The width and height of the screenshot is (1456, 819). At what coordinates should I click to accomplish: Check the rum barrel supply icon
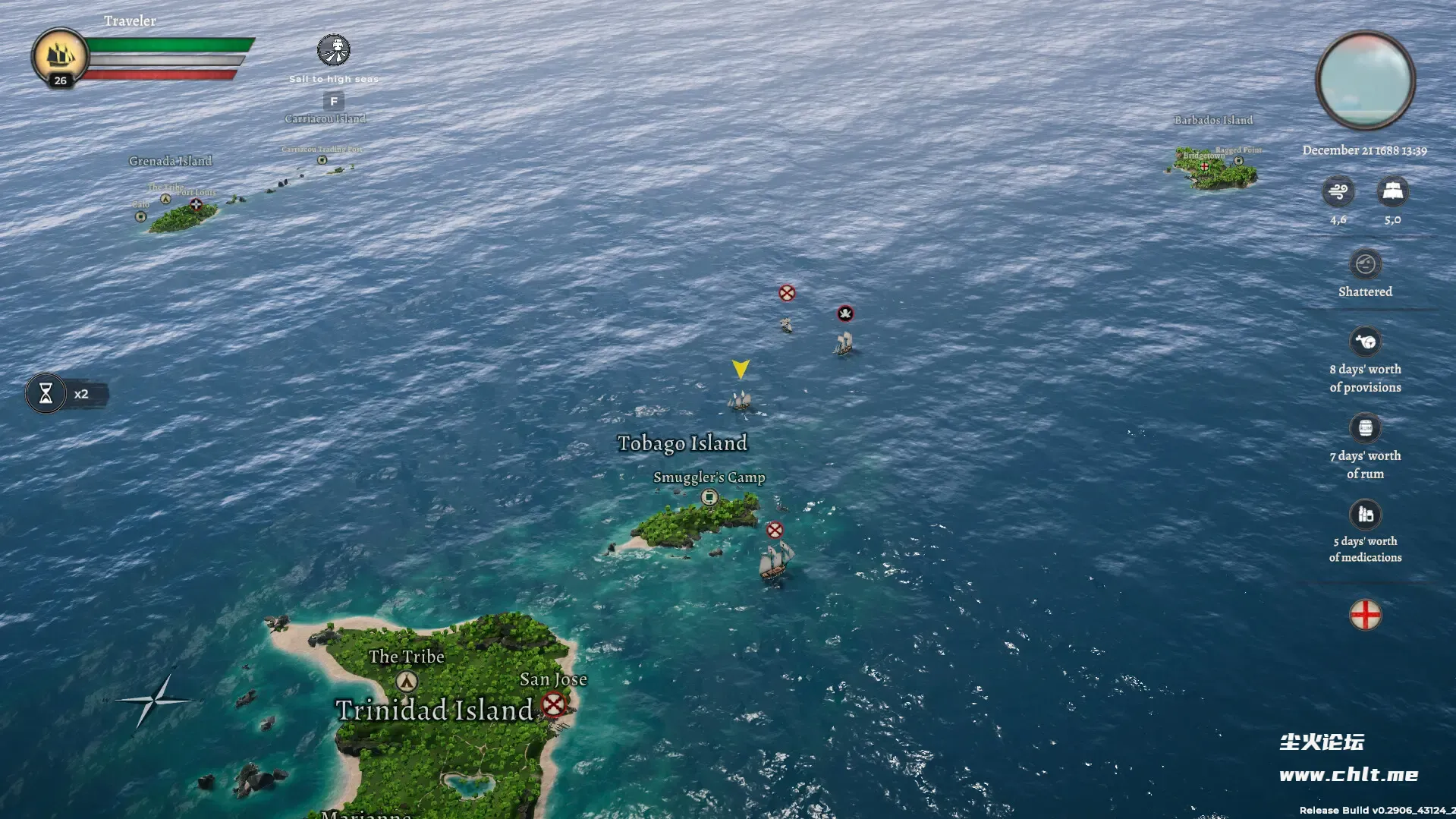[1365, 428]
